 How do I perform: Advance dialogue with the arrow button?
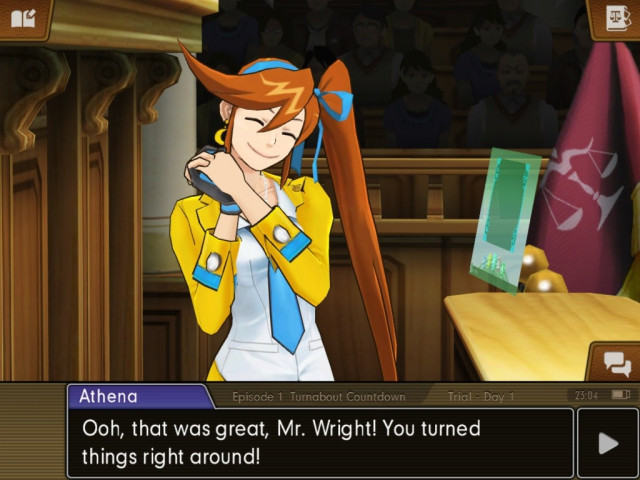tap(608, 443)
